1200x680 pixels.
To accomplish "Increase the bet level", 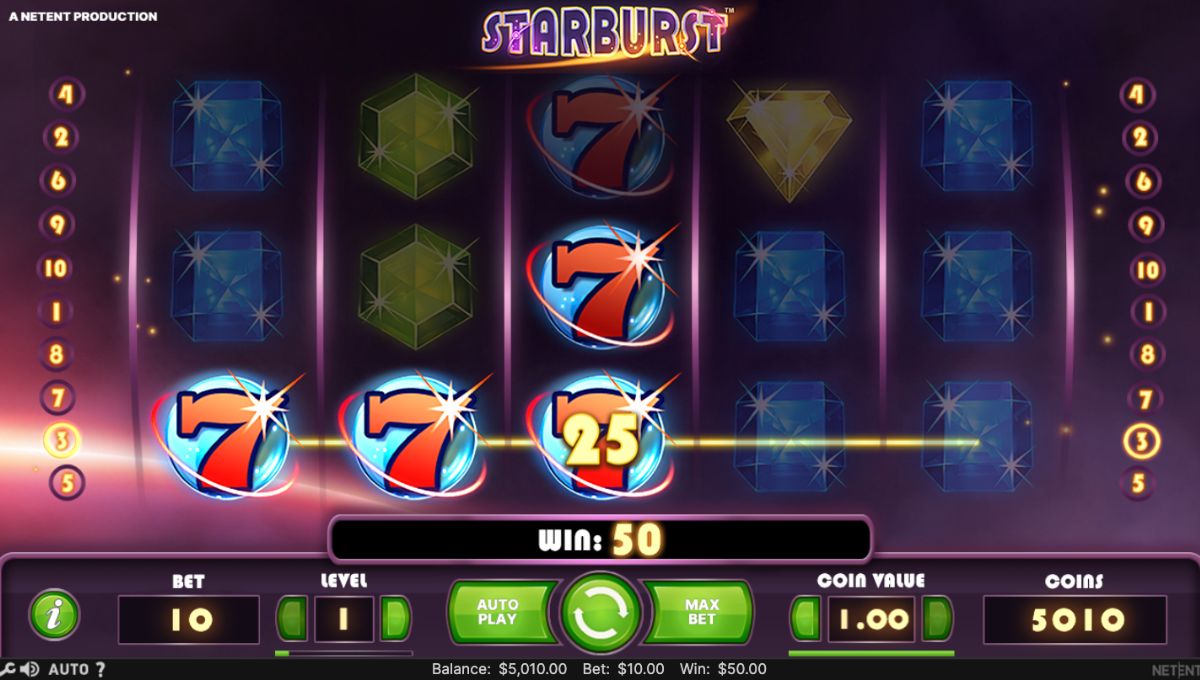I will pos(396,619).
